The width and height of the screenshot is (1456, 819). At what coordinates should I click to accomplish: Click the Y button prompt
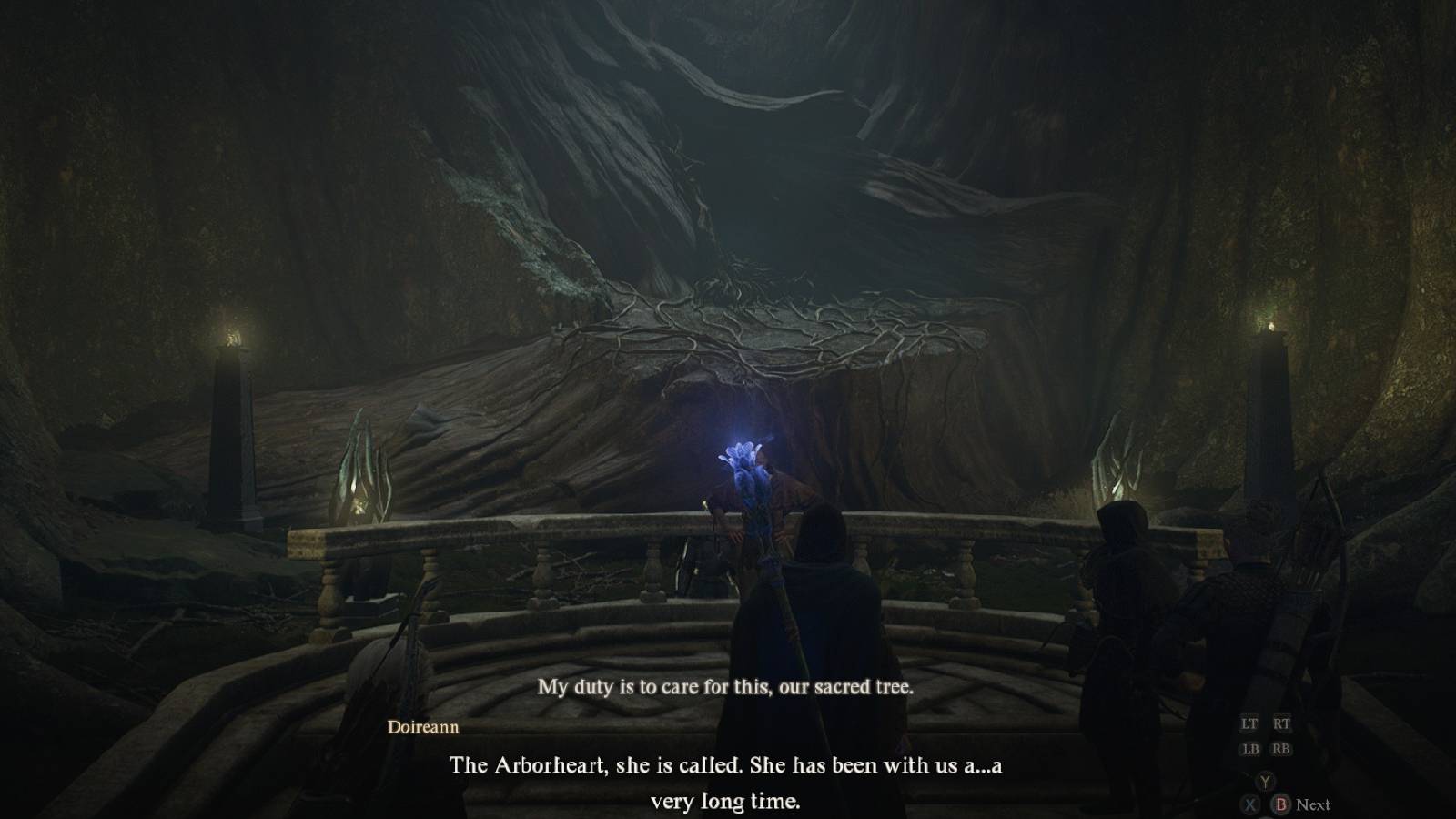click(x=1266, y=781)
